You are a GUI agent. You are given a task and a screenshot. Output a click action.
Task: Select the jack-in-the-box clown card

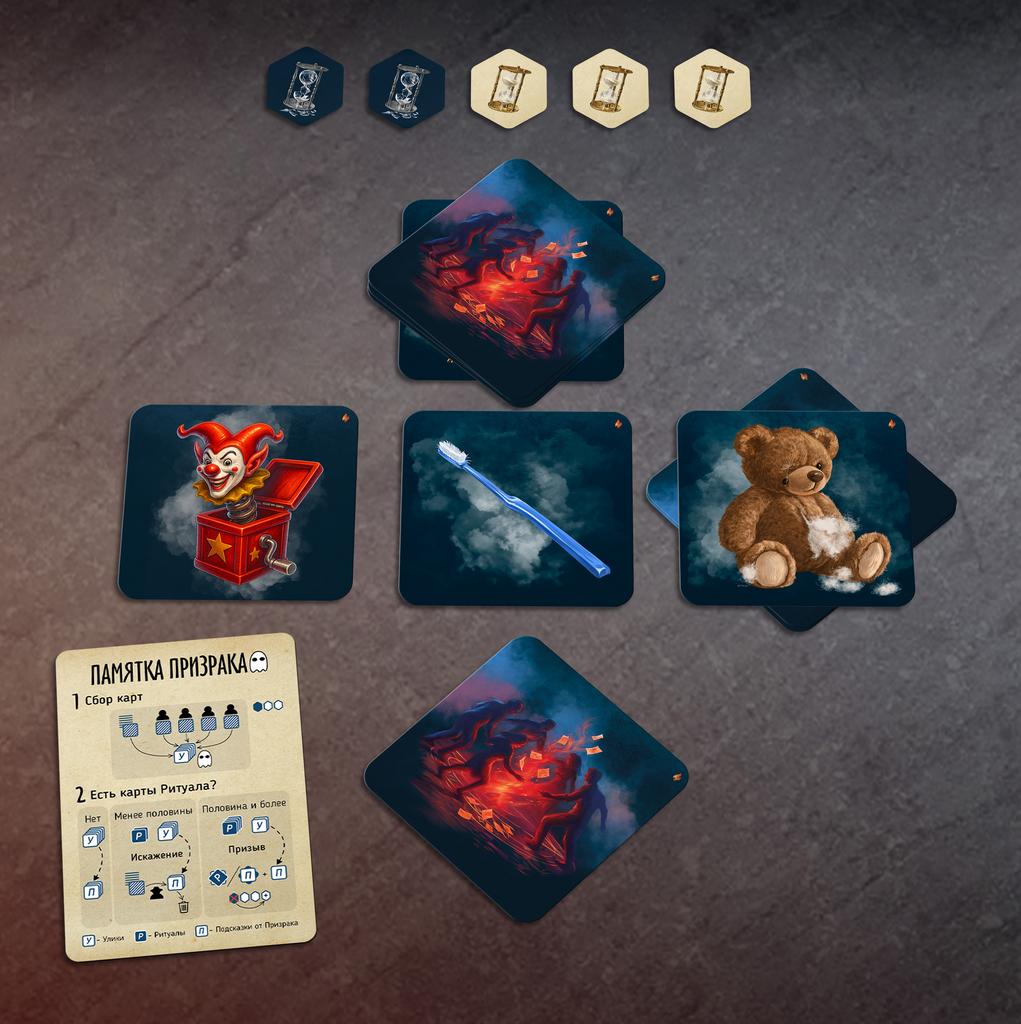pos(237,503)
